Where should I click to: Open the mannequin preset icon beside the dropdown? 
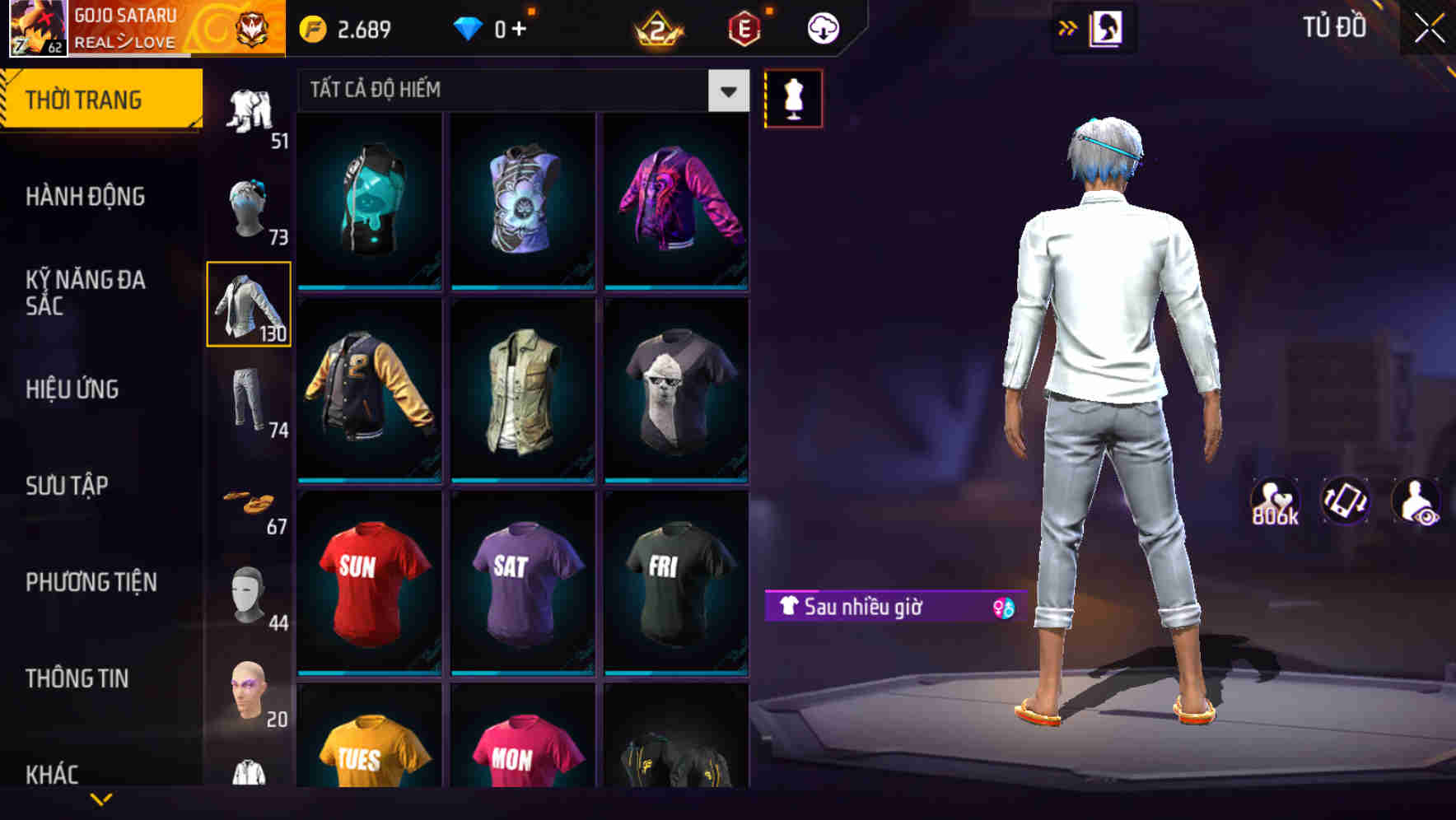pyautogui.click(x=793, y=98)
